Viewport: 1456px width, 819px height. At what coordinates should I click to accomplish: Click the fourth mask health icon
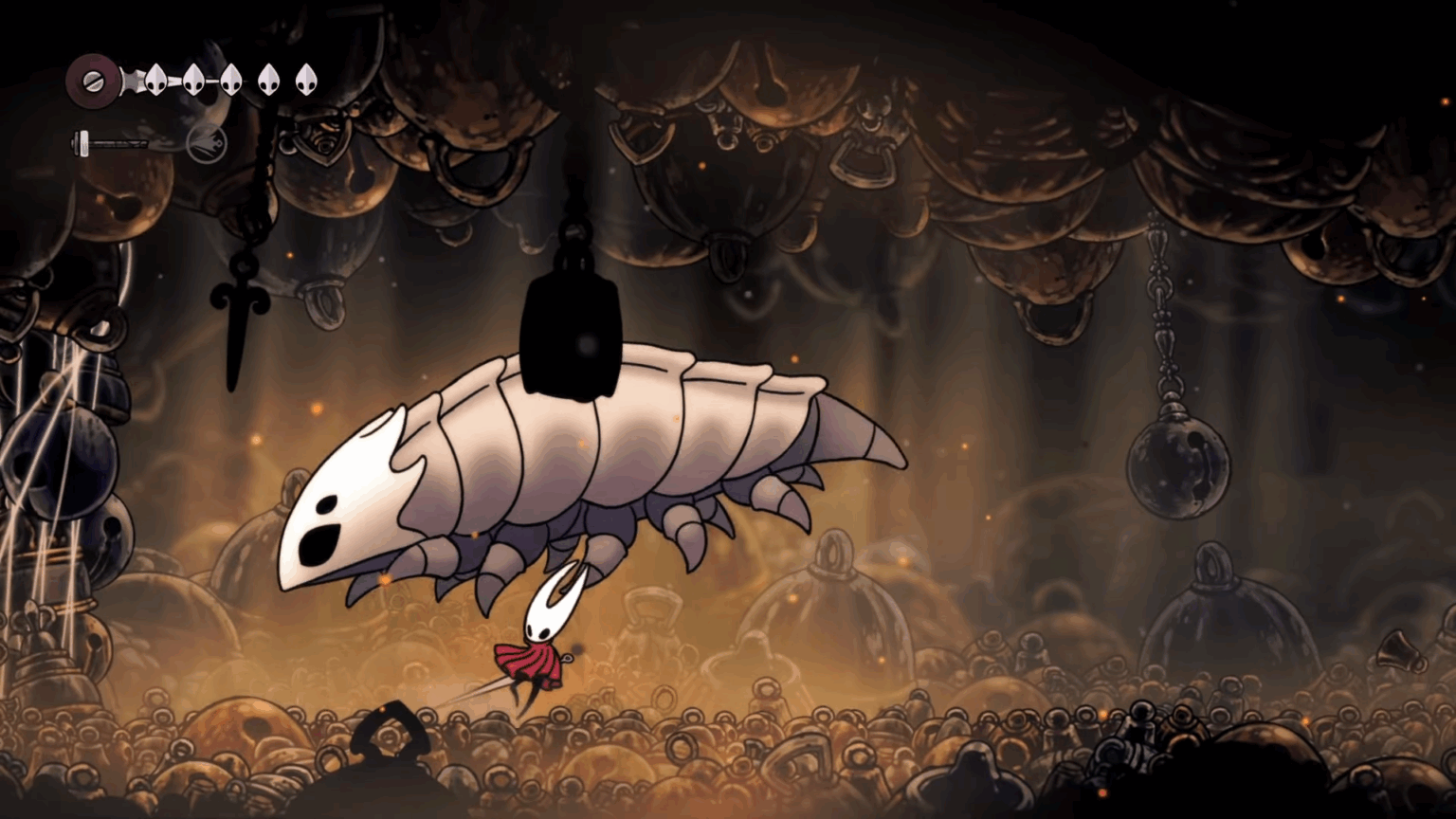click(269, 81)
